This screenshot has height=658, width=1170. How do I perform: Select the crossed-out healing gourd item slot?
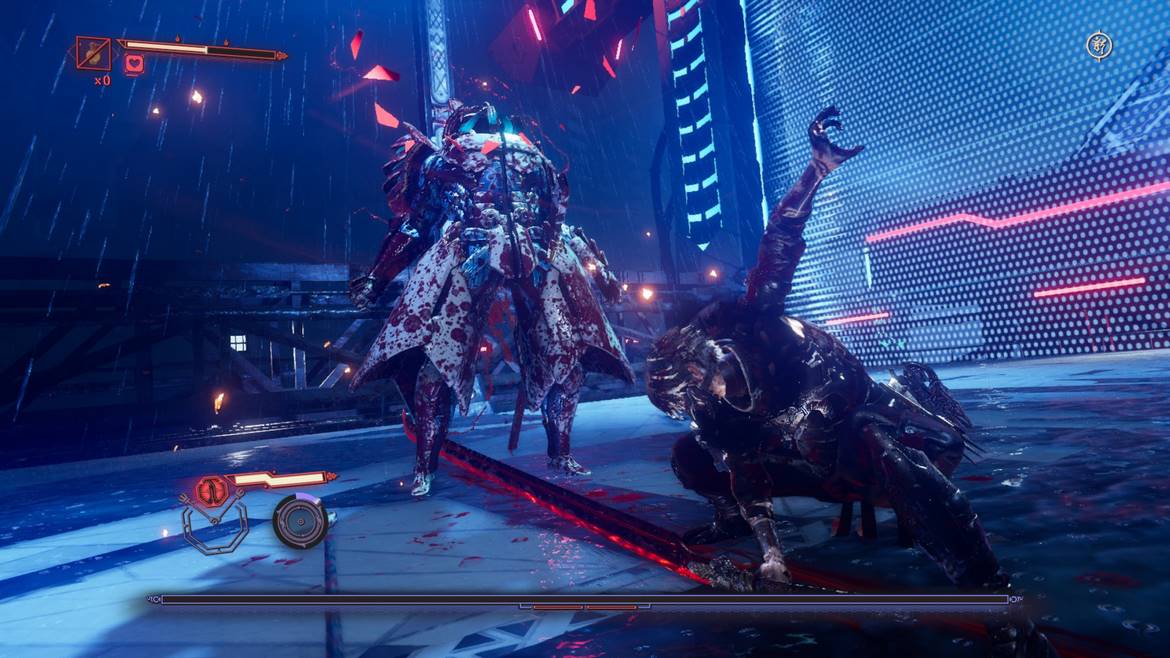point(93,52)
